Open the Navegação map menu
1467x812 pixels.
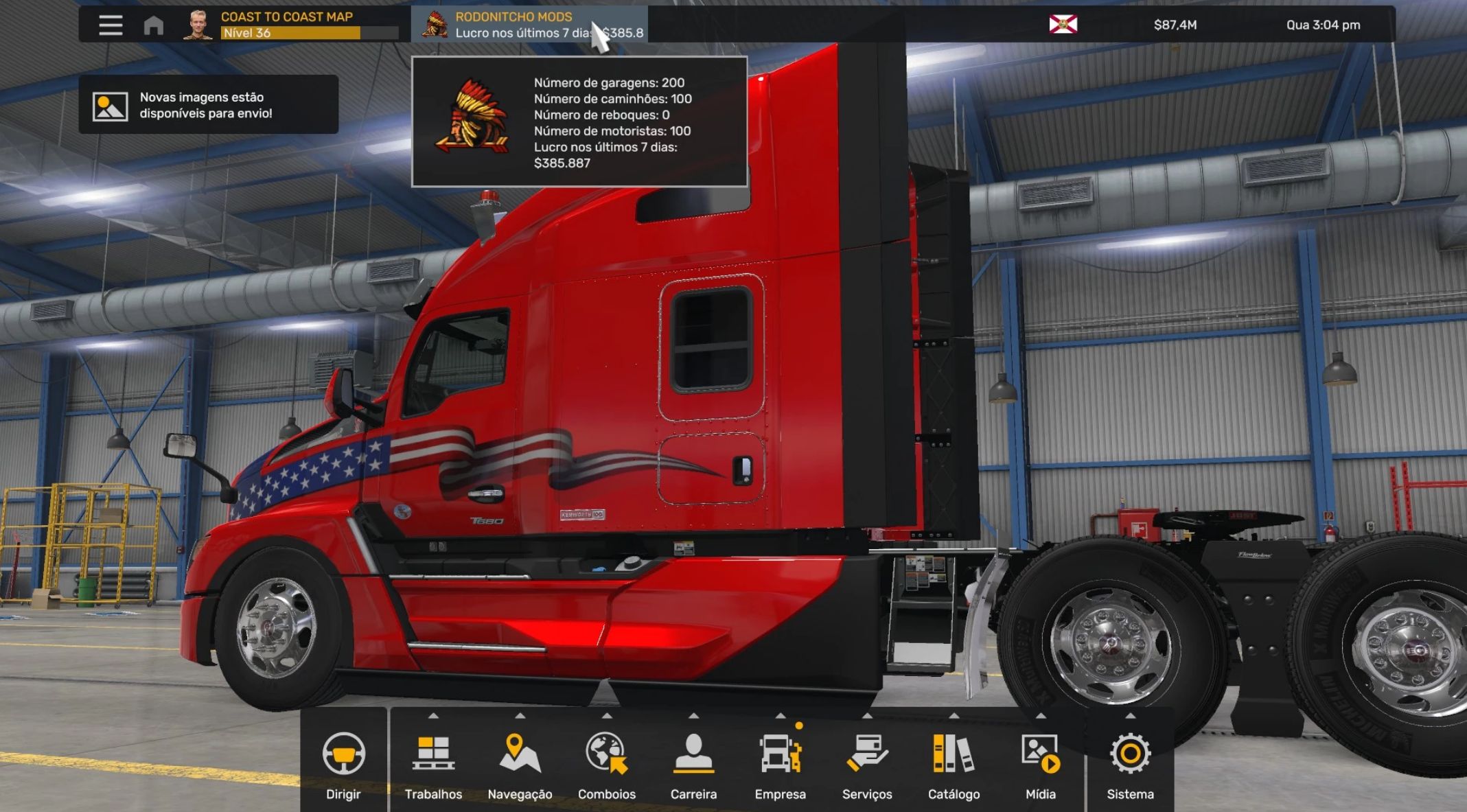pos(520,763)
